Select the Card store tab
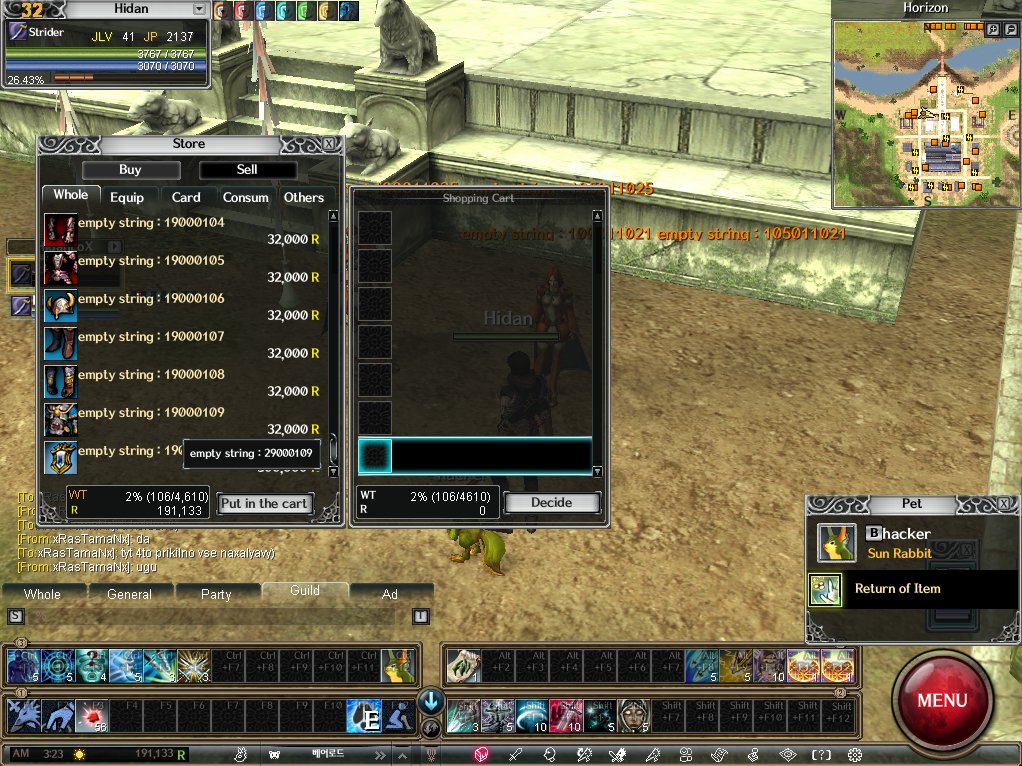Screen dimensions: 1022x766 coord(186,198)
